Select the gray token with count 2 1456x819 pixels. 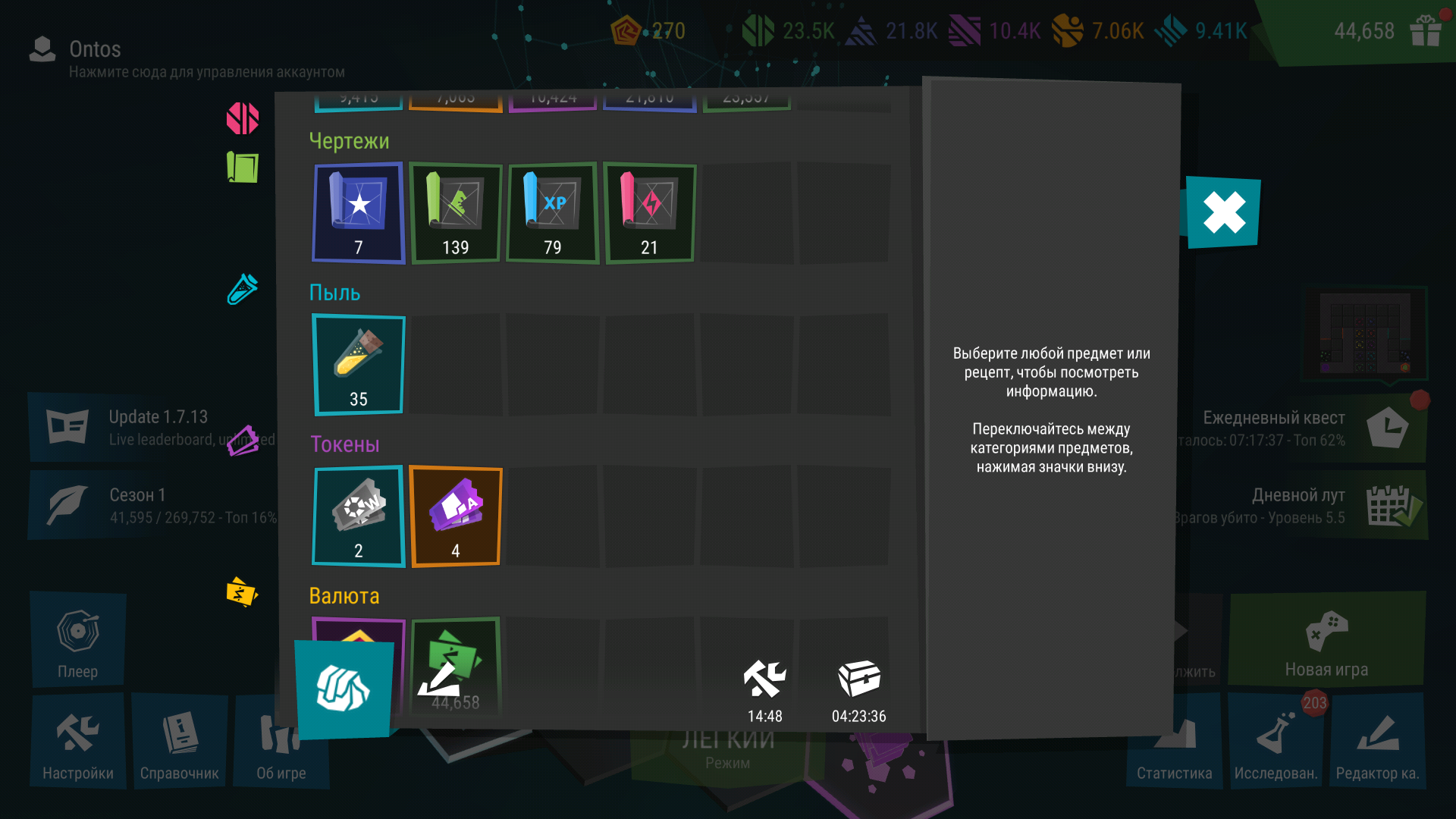(x=359, y=516)
